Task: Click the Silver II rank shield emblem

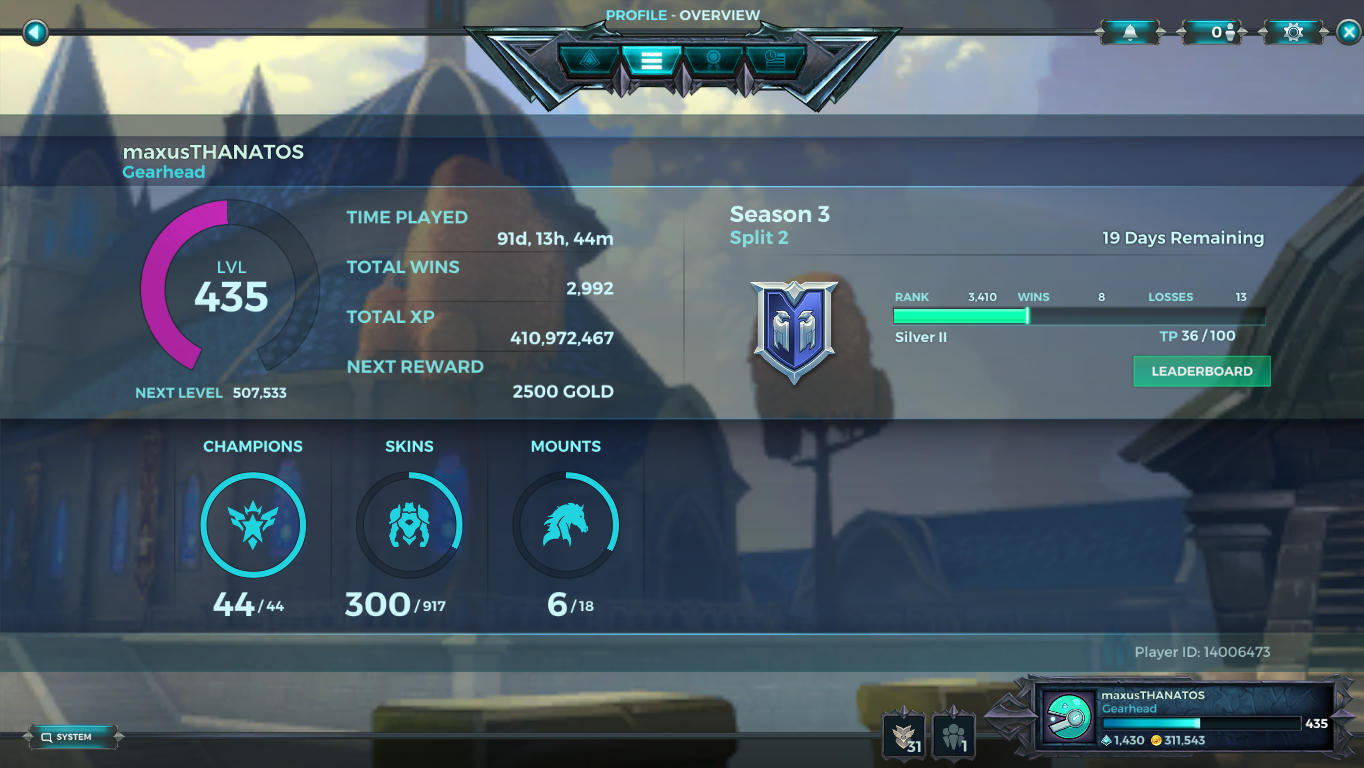Action: pos(794,328)
